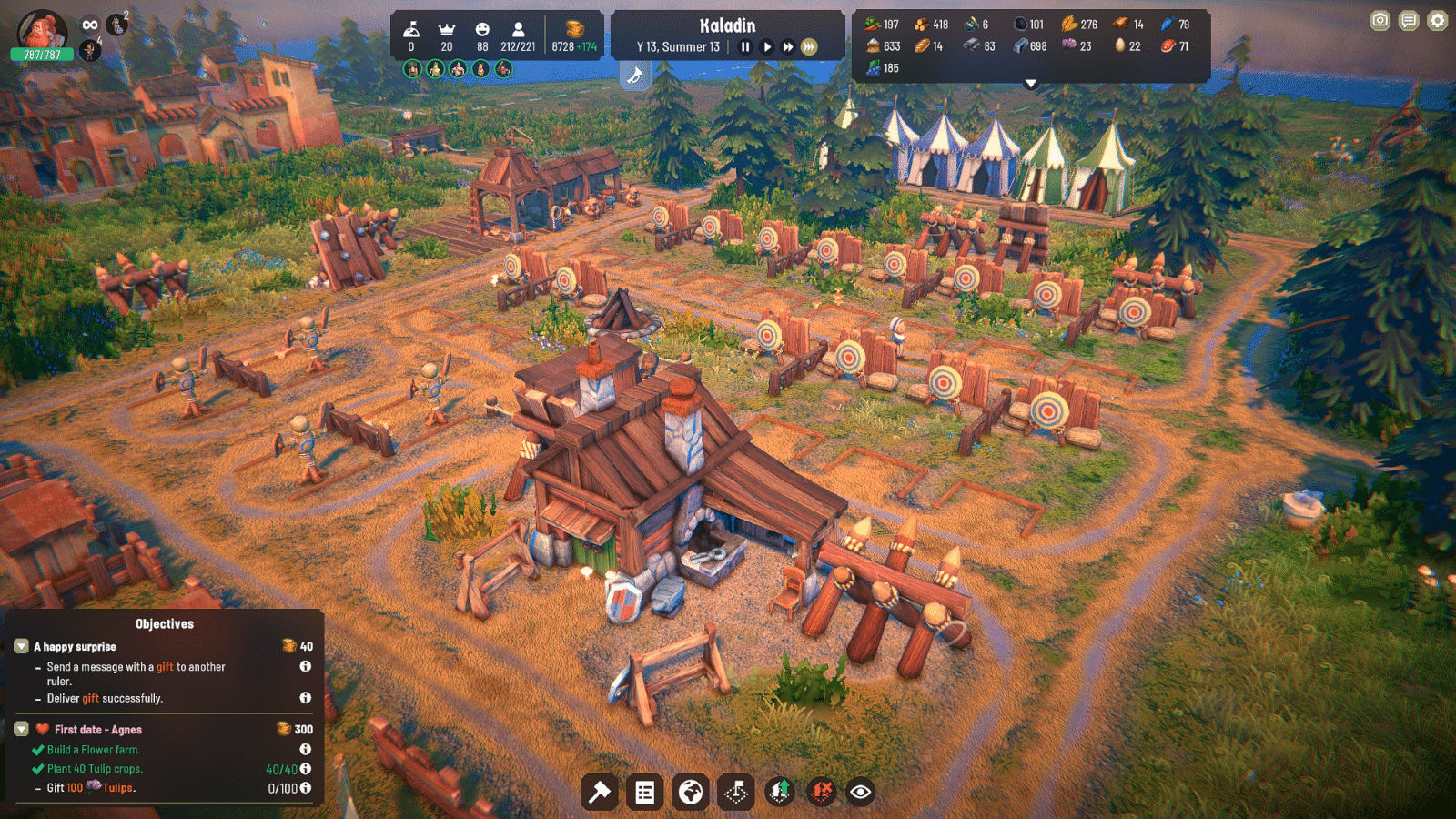Open the production list panel
1456x819 pixels.
point(645,792)
